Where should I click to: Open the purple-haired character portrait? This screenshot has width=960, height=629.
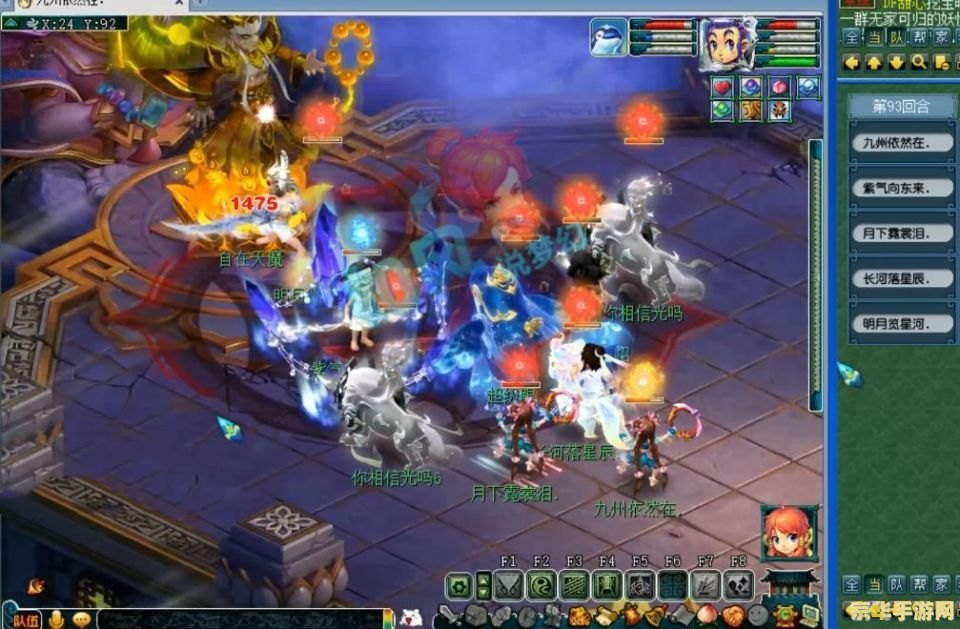click(727, 44)
